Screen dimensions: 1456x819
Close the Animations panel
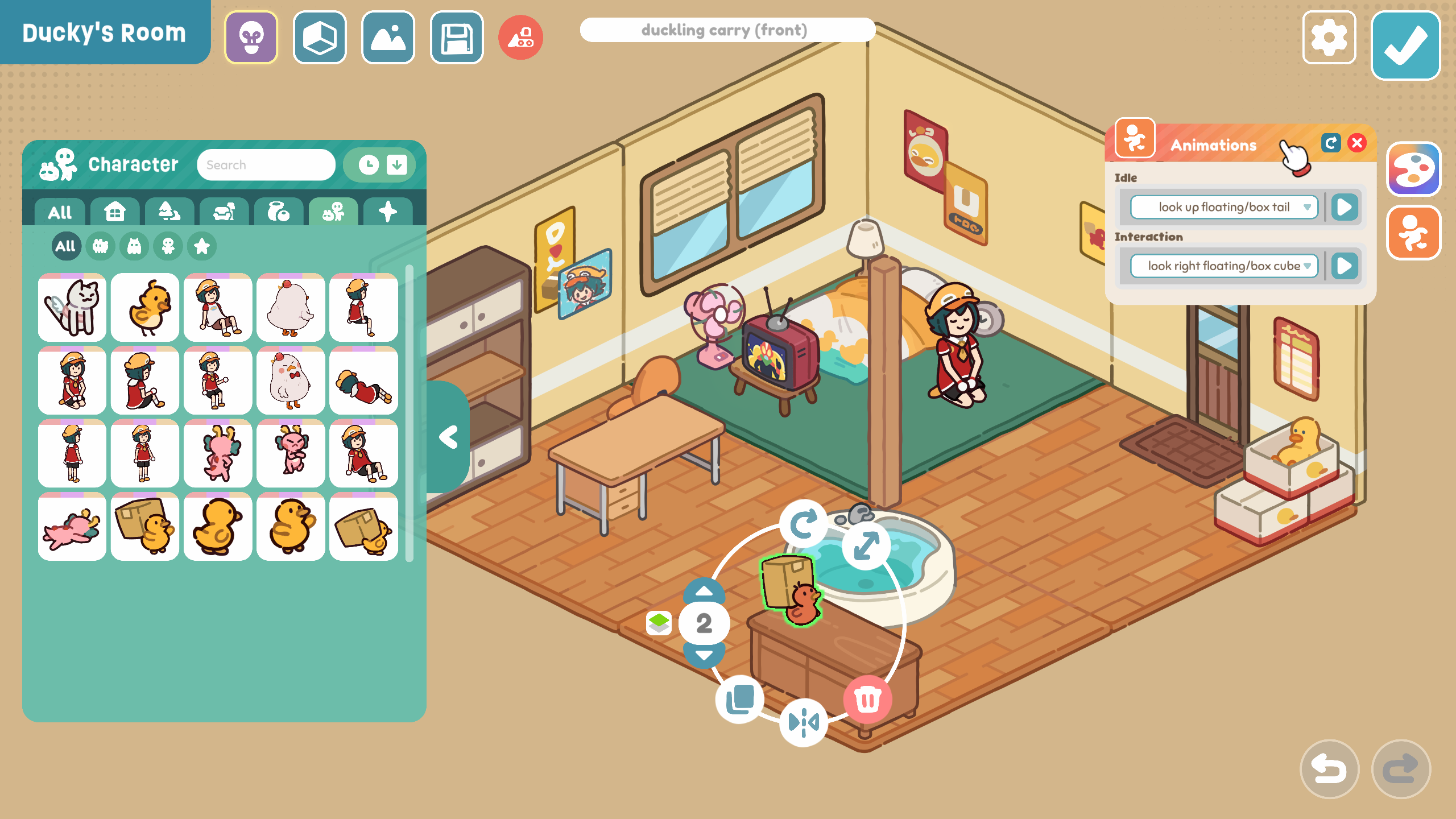(x=1357, y=143)
